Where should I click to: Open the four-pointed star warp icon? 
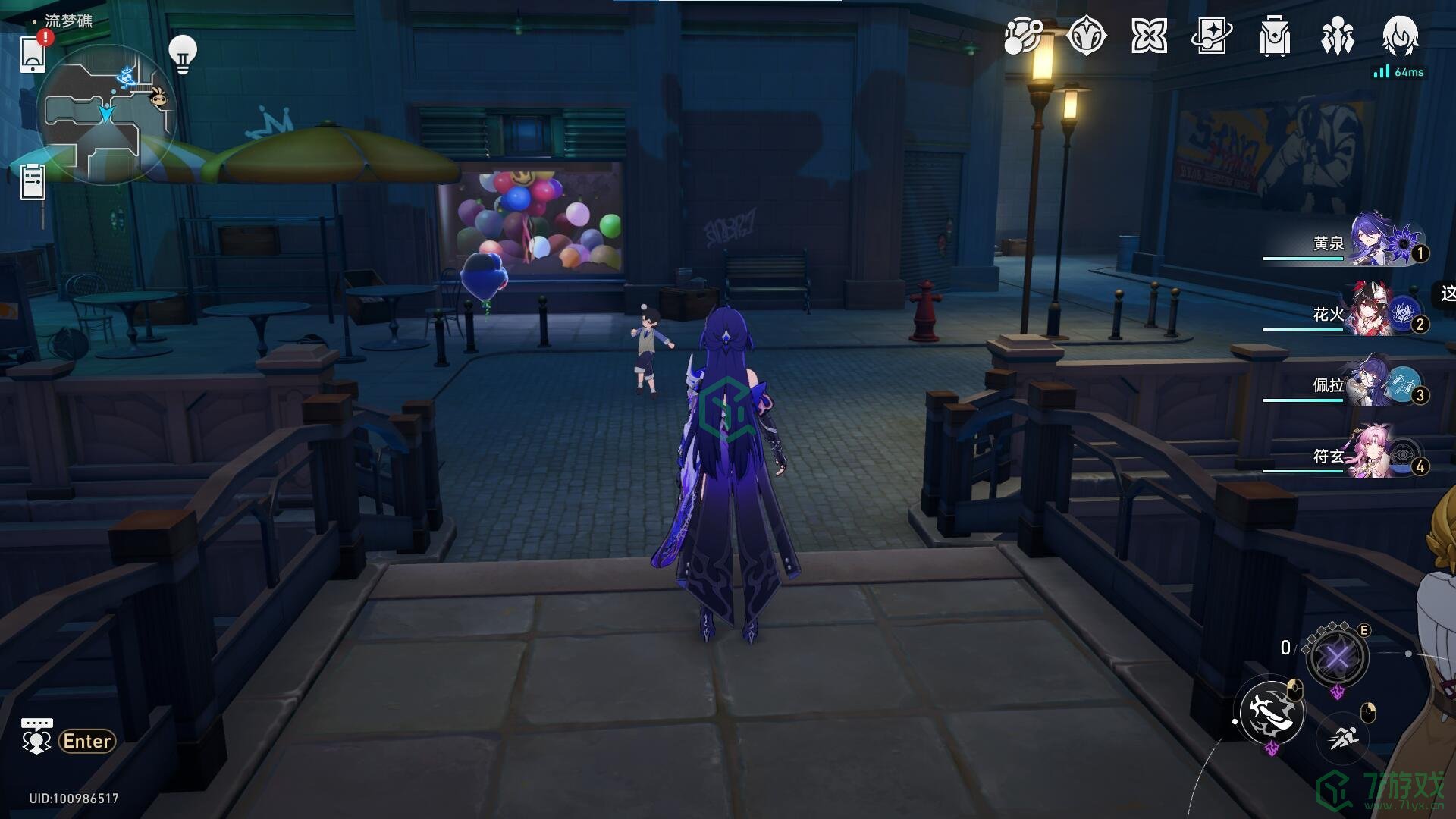pyautogui.click(x=1149, y=36)
